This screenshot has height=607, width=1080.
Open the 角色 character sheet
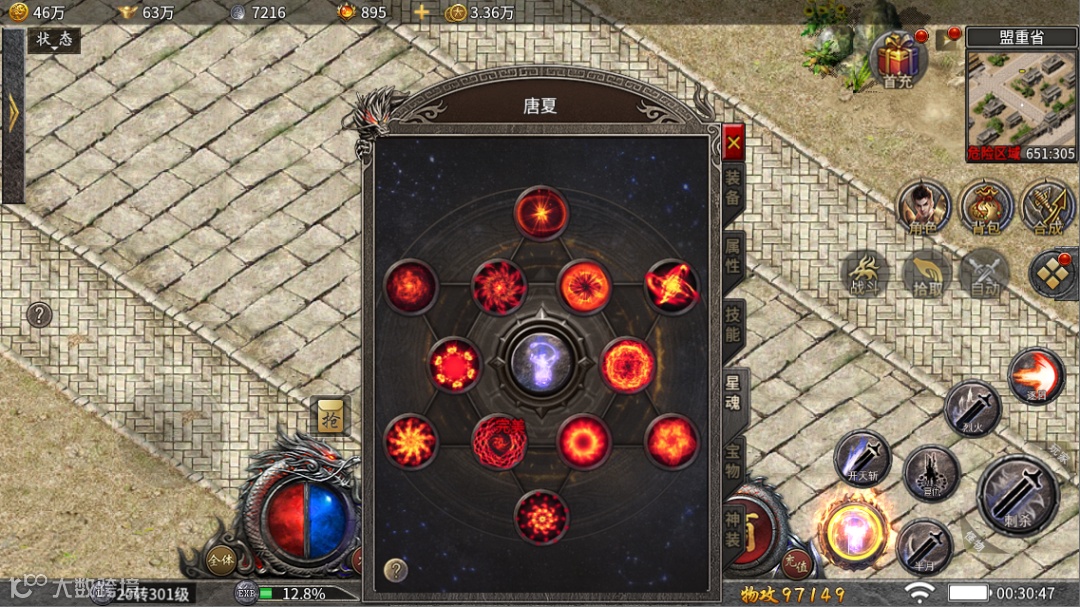click(x=922, y=207)
